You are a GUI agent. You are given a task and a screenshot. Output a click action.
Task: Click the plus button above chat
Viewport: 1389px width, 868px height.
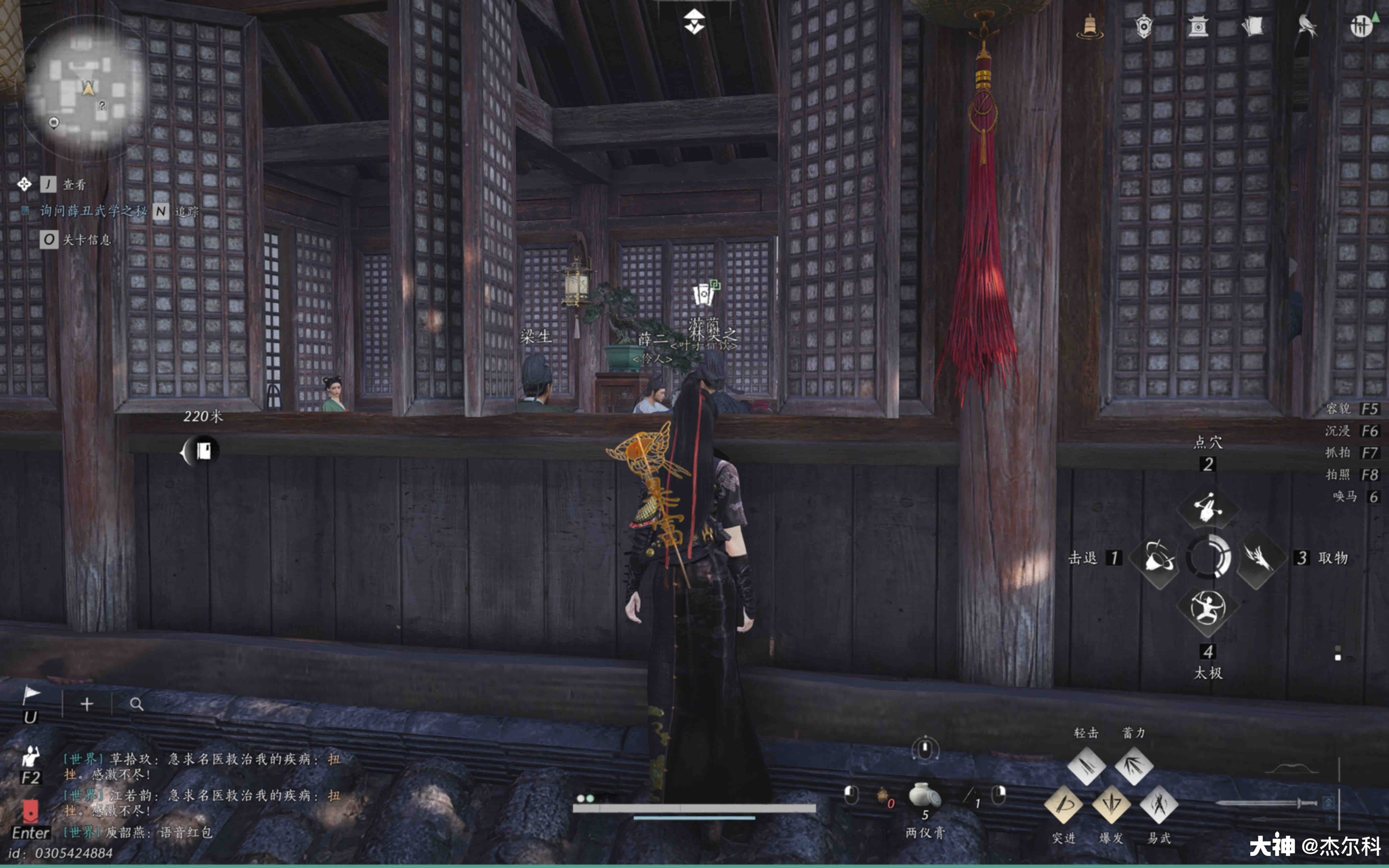click(x=87, y=704)
